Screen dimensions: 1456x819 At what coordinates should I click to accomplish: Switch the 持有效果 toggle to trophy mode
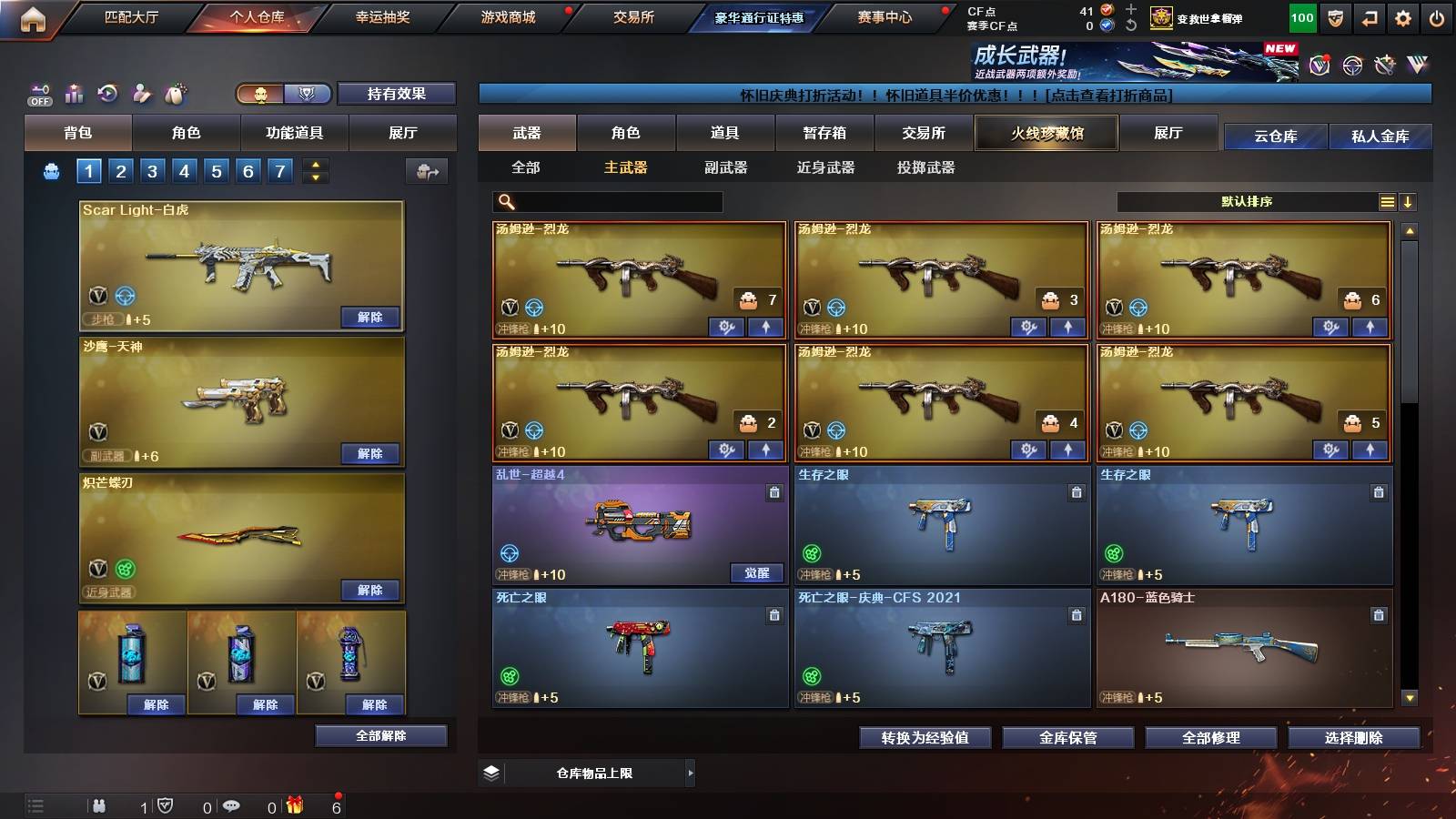307,93
